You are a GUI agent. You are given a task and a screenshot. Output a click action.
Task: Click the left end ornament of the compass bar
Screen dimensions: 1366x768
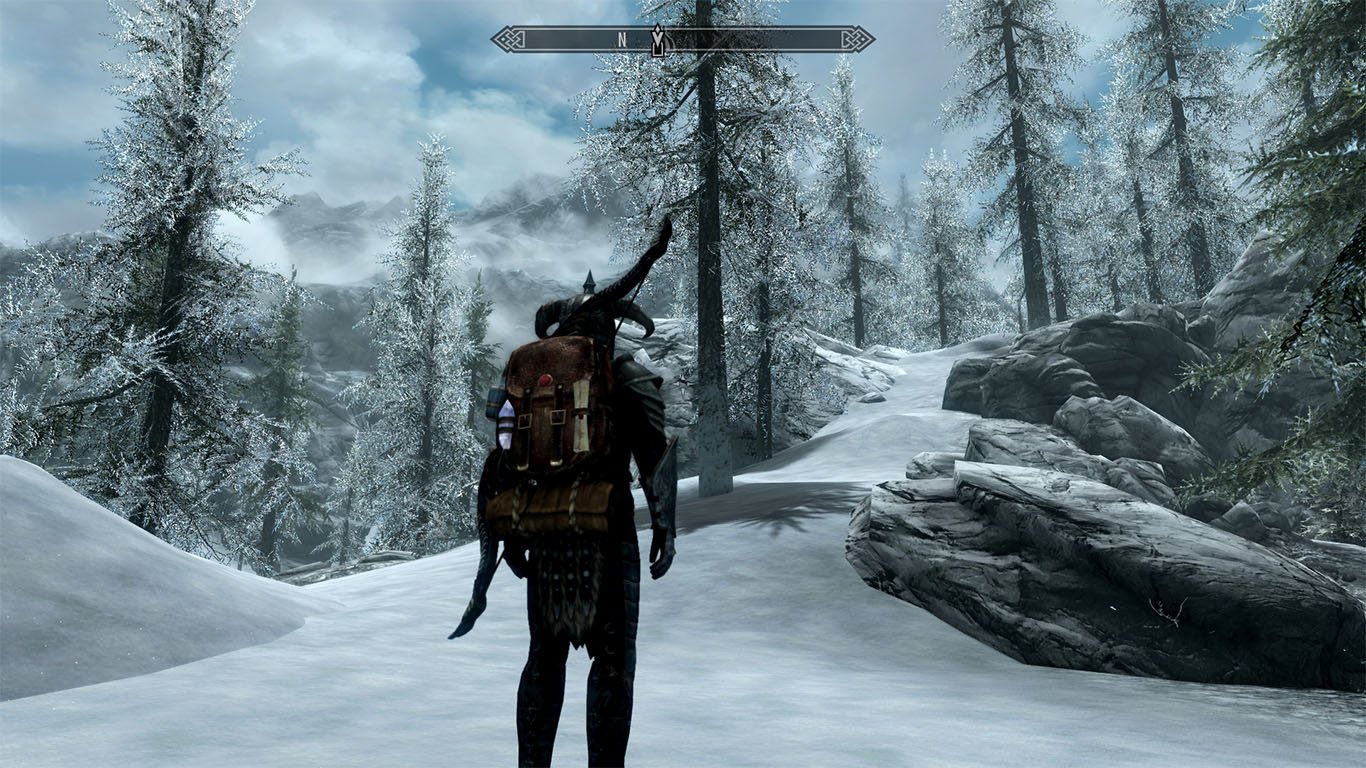point(510,39)
